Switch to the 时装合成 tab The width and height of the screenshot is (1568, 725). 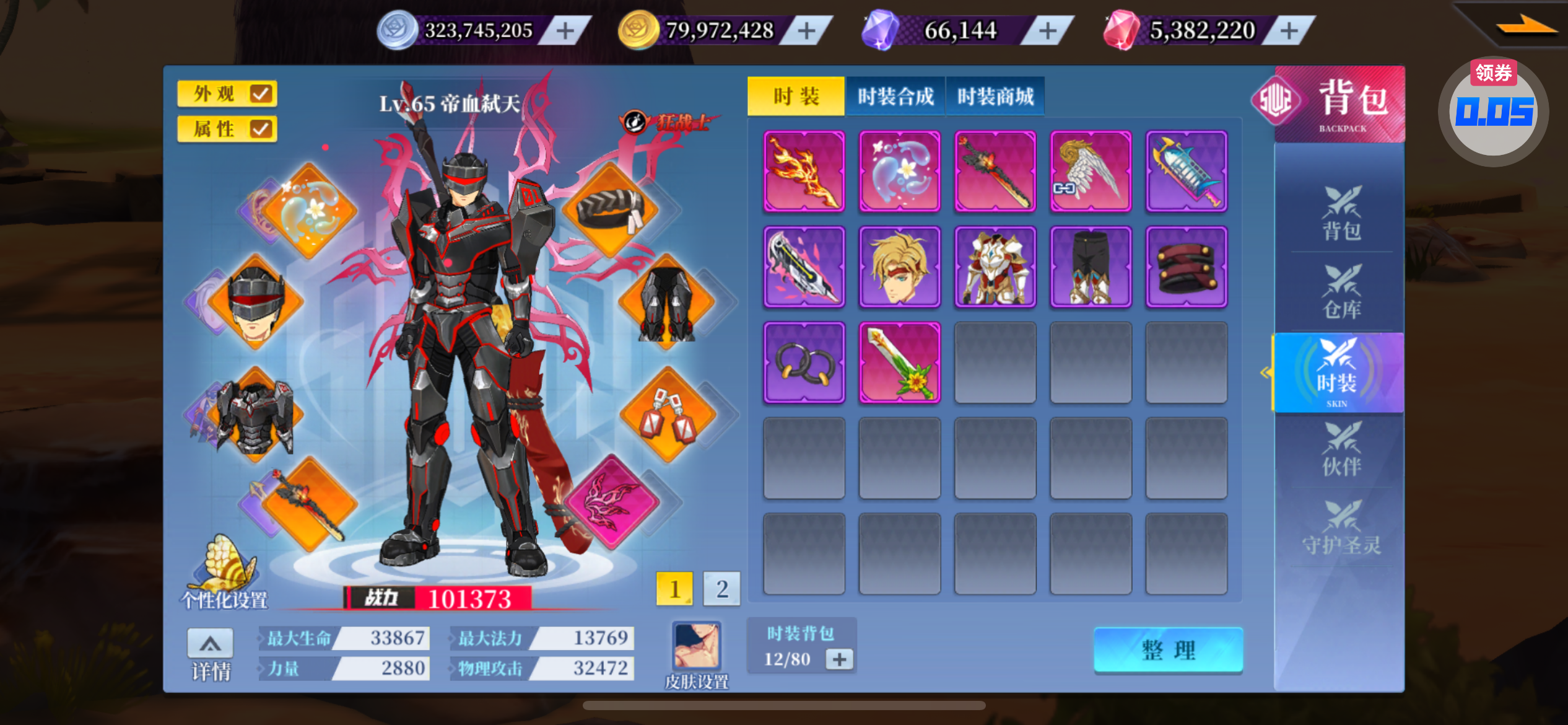click(x=895, y=97)
